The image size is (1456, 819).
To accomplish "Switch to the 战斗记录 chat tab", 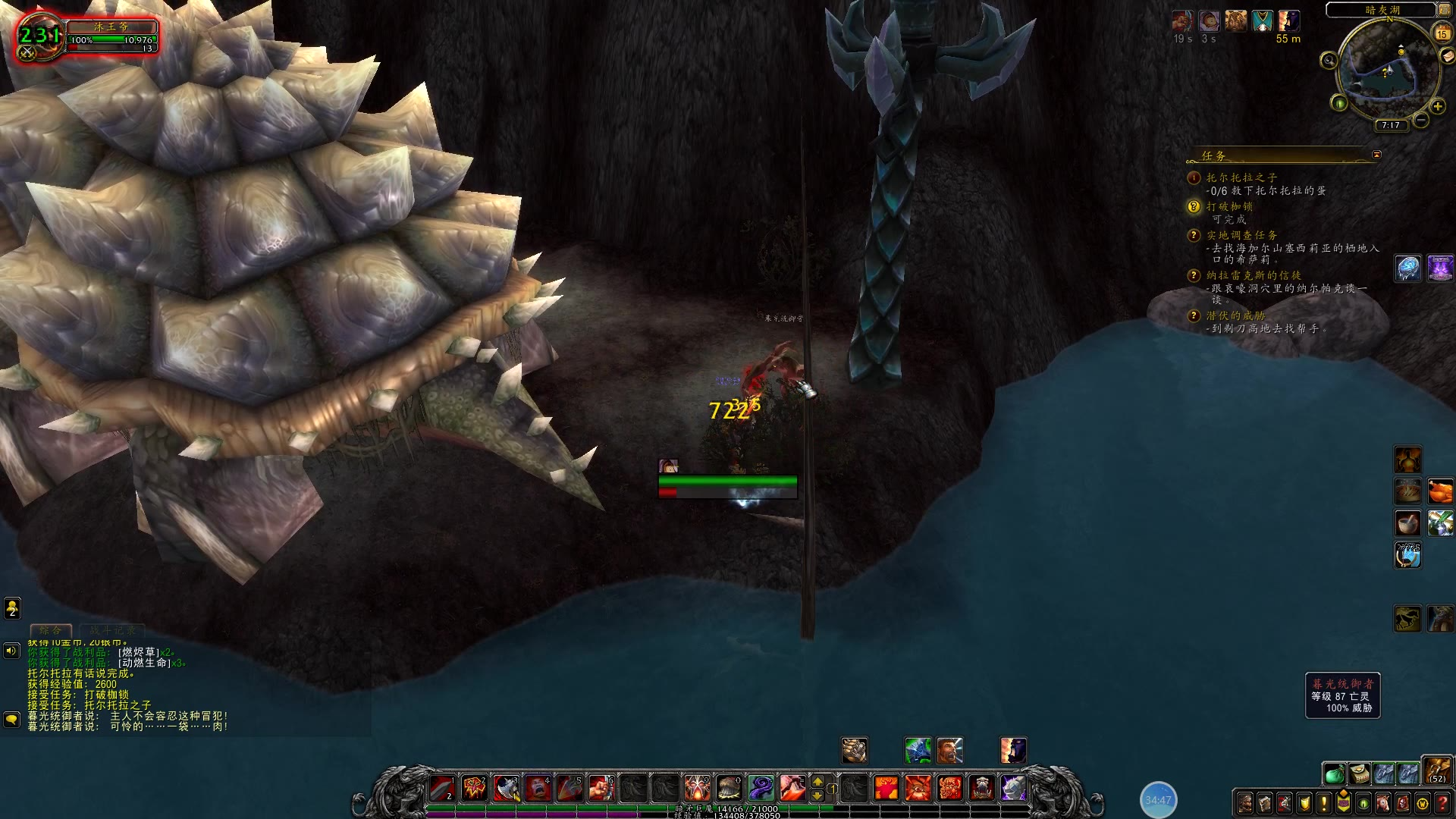I will [x=112, y=630].
